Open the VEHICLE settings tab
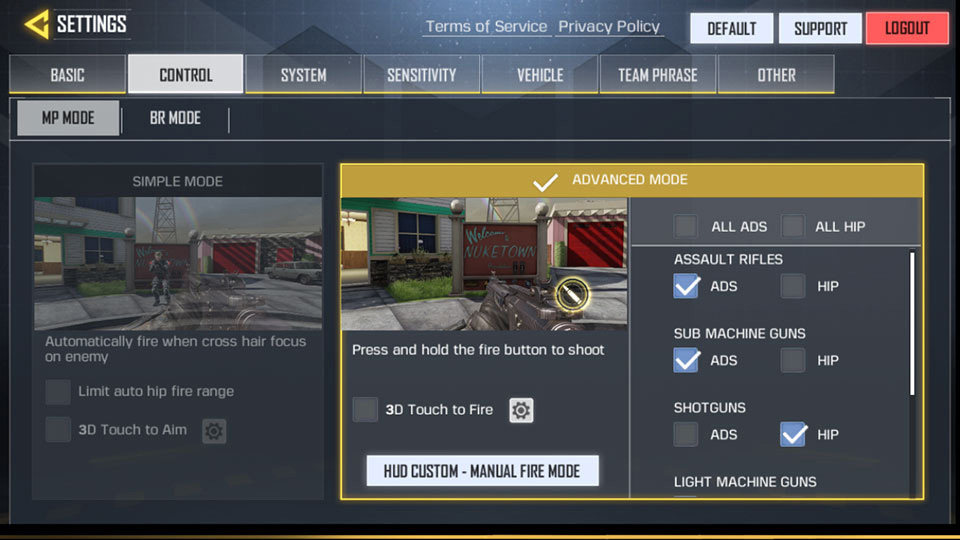Image resolution: width=960 pixels, height=540 pixels. click(x=539, y=75)
